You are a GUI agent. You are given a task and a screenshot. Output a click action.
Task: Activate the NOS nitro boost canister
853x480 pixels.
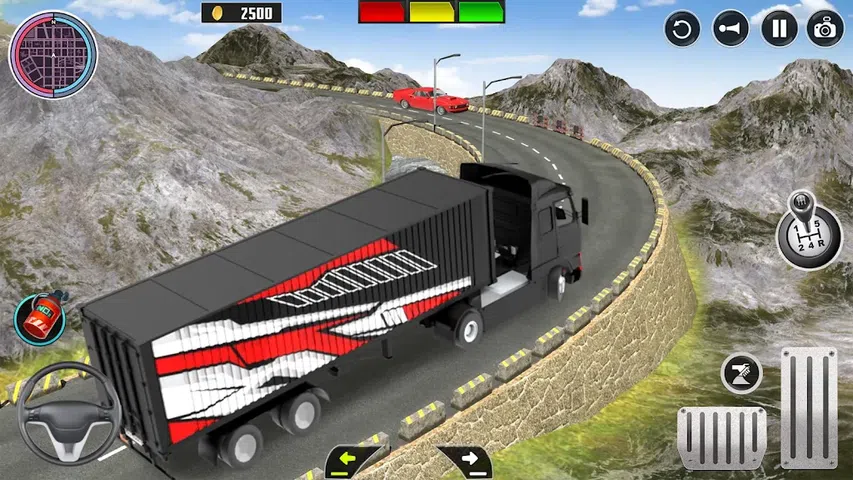coord(39,318)
